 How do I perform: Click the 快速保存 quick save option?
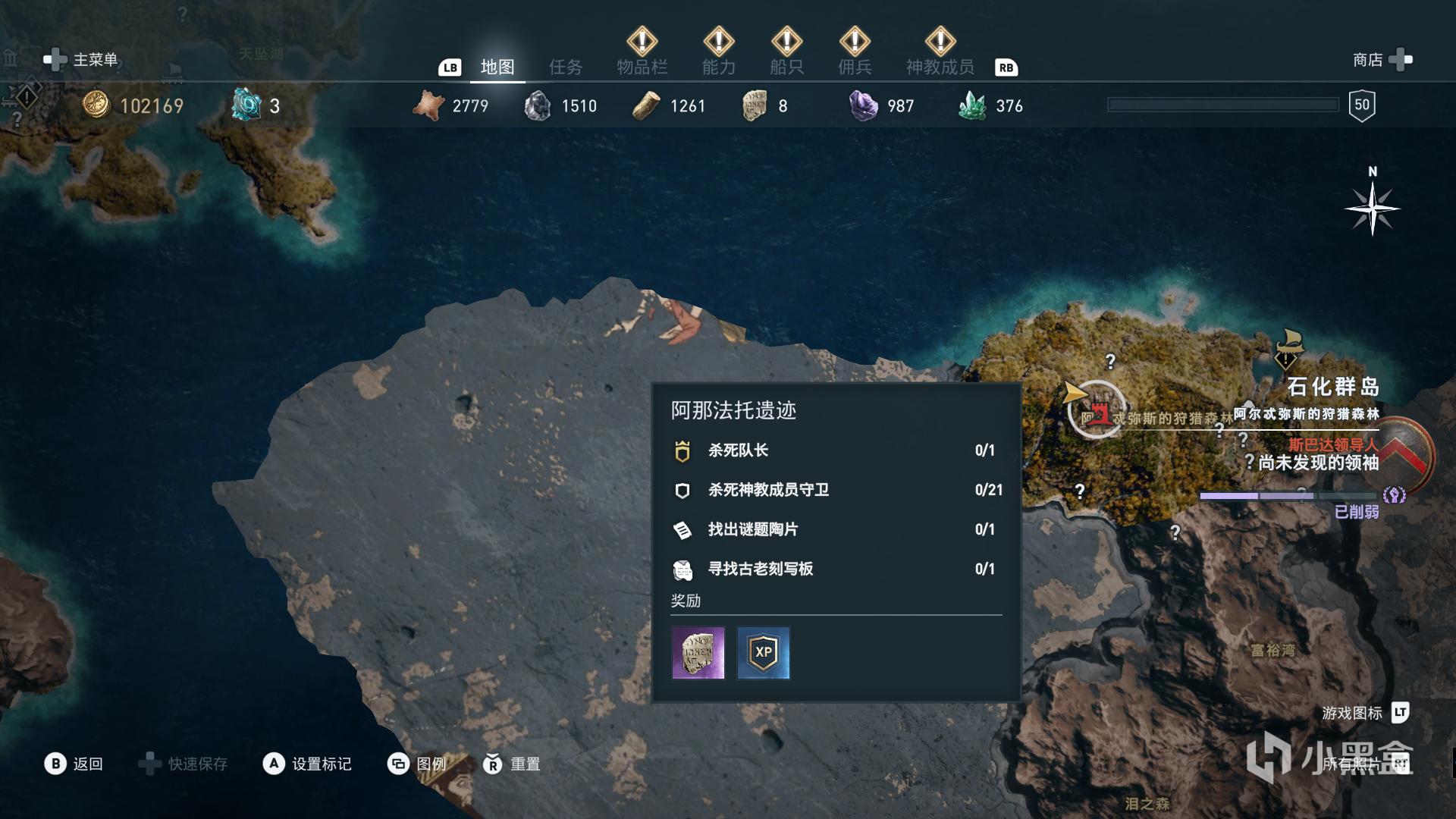[x=184, y=764]
